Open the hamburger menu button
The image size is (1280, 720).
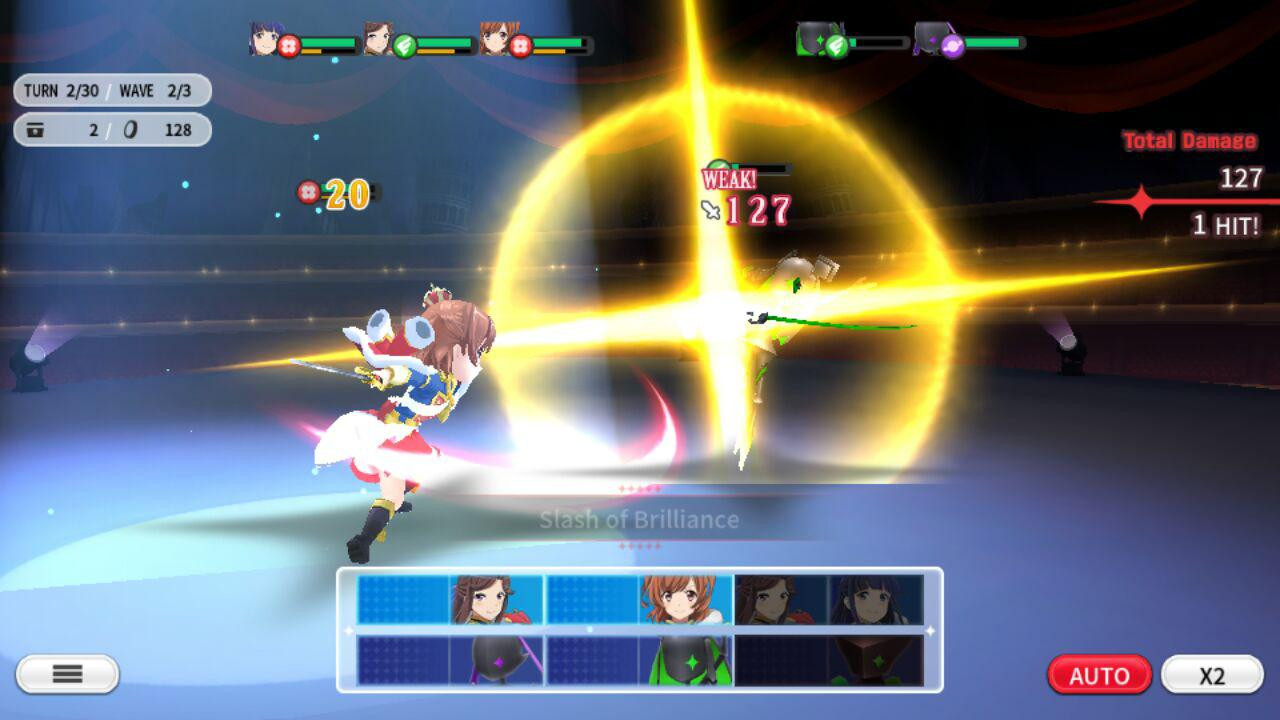point(67,674)
